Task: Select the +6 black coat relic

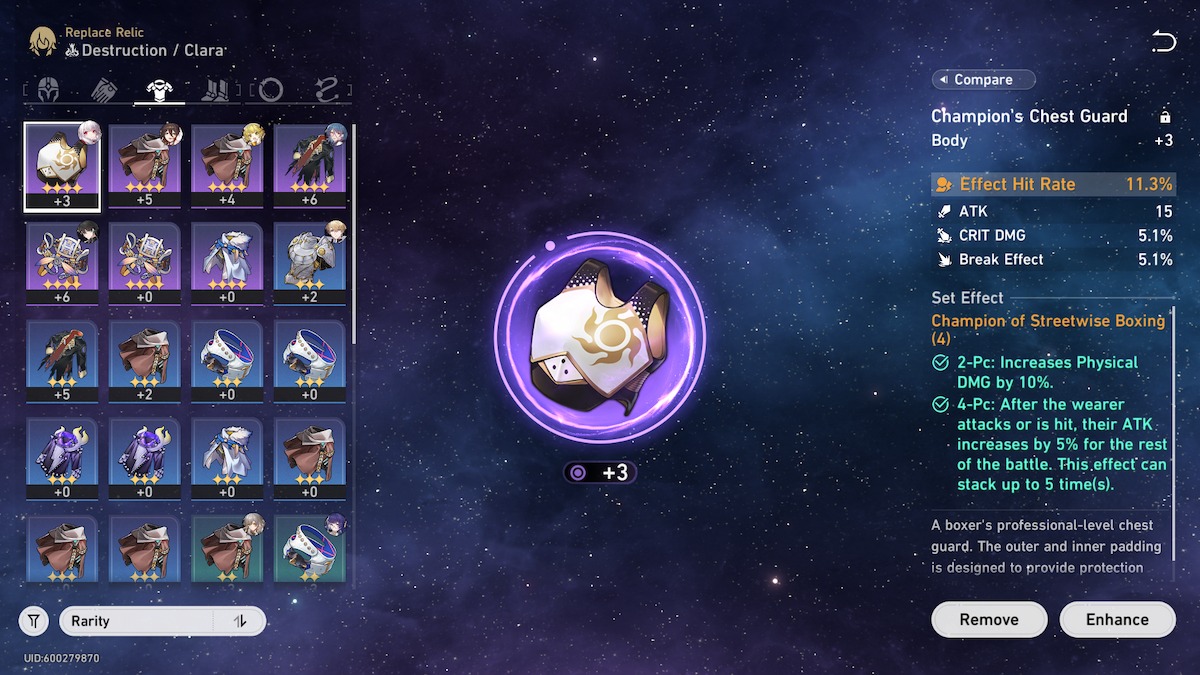Action: 310,167
